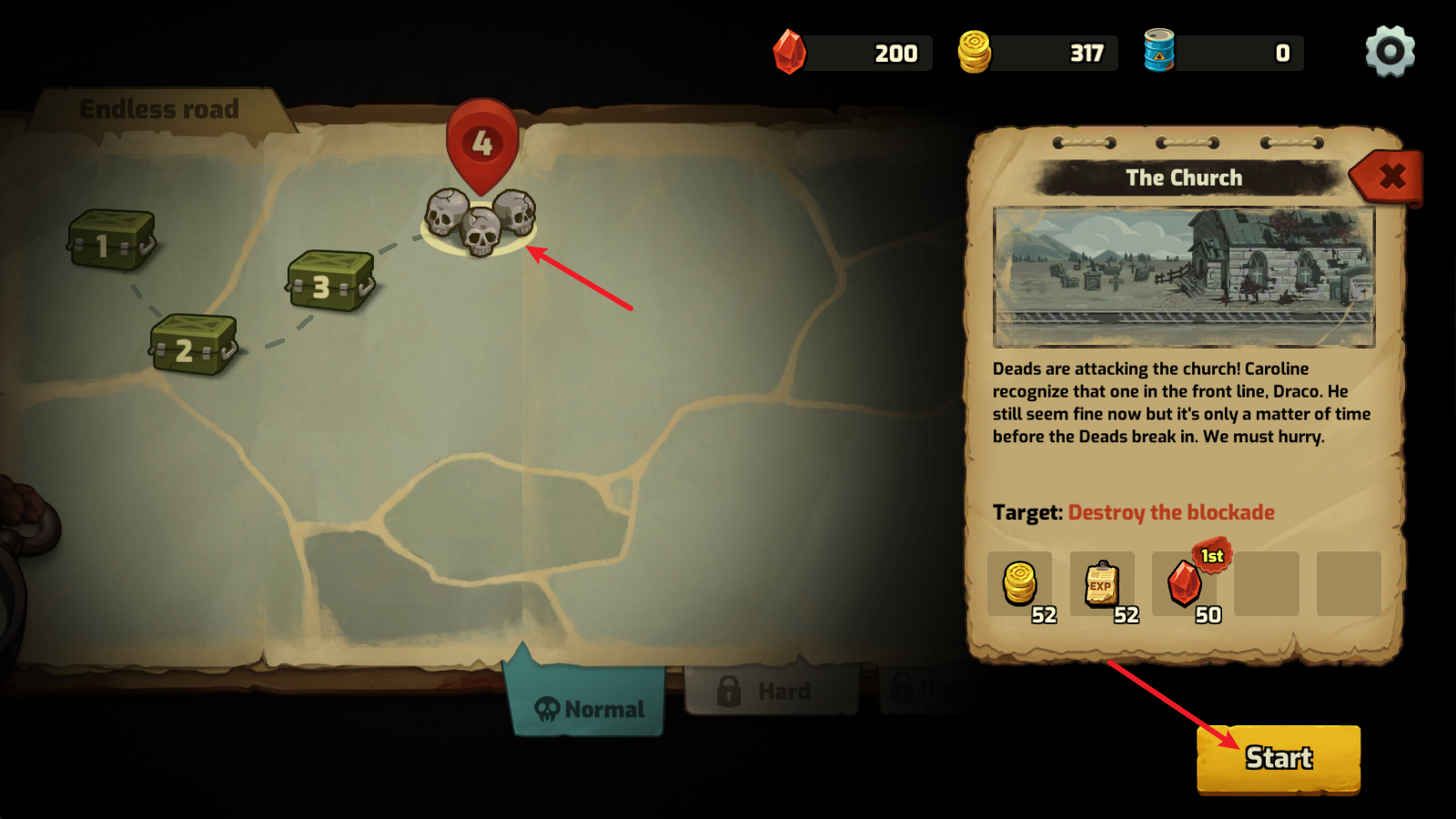
Task: View the gold coin reward slot
Action: 1020,584
